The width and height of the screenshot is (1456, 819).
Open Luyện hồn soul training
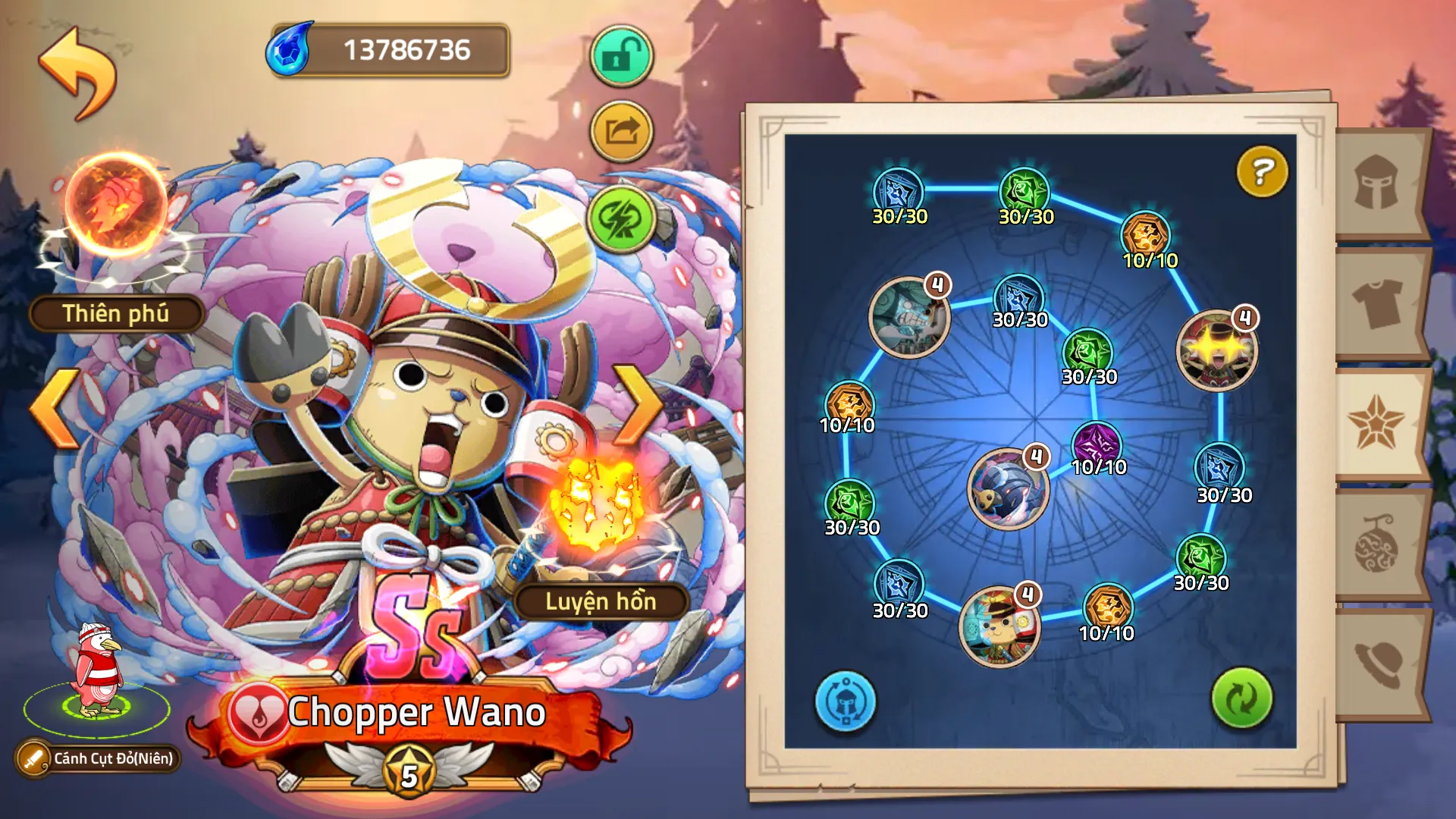tap(601, 601)
